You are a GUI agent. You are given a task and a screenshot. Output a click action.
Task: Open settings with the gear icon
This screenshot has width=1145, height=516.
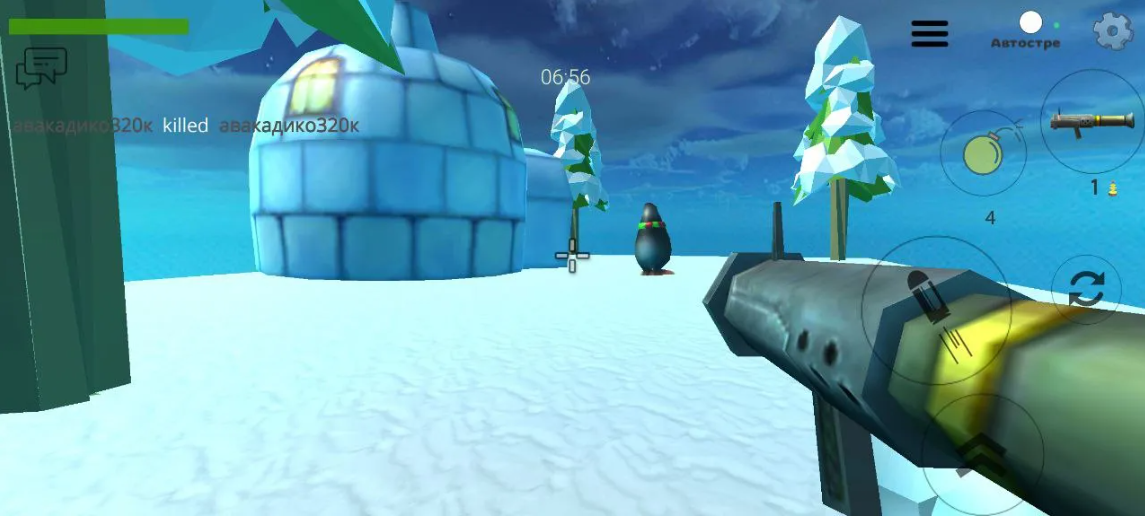click(x=1112, y=32)
